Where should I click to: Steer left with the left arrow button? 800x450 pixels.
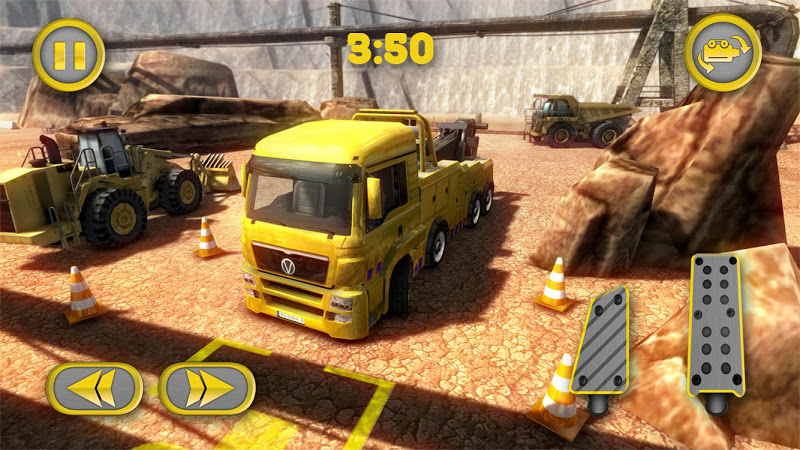pos(93,388)
